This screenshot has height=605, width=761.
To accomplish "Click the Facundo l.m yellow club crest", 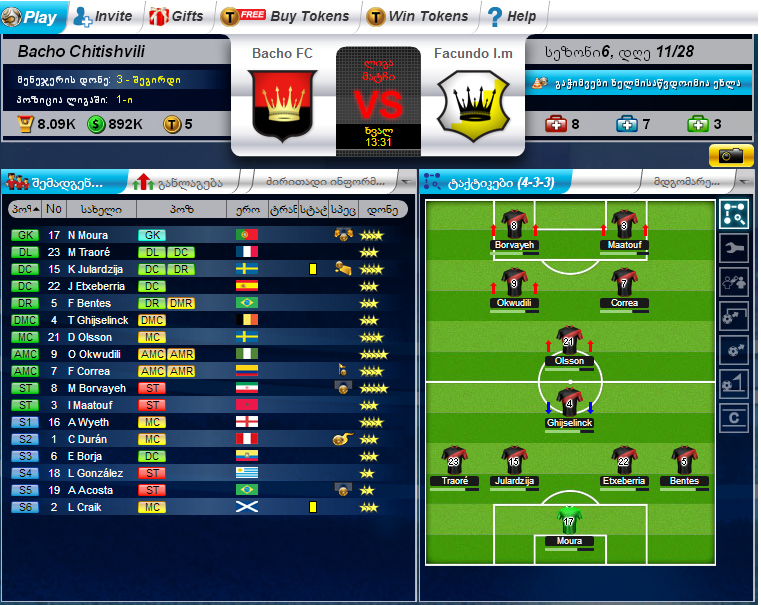I will [472, 105].
